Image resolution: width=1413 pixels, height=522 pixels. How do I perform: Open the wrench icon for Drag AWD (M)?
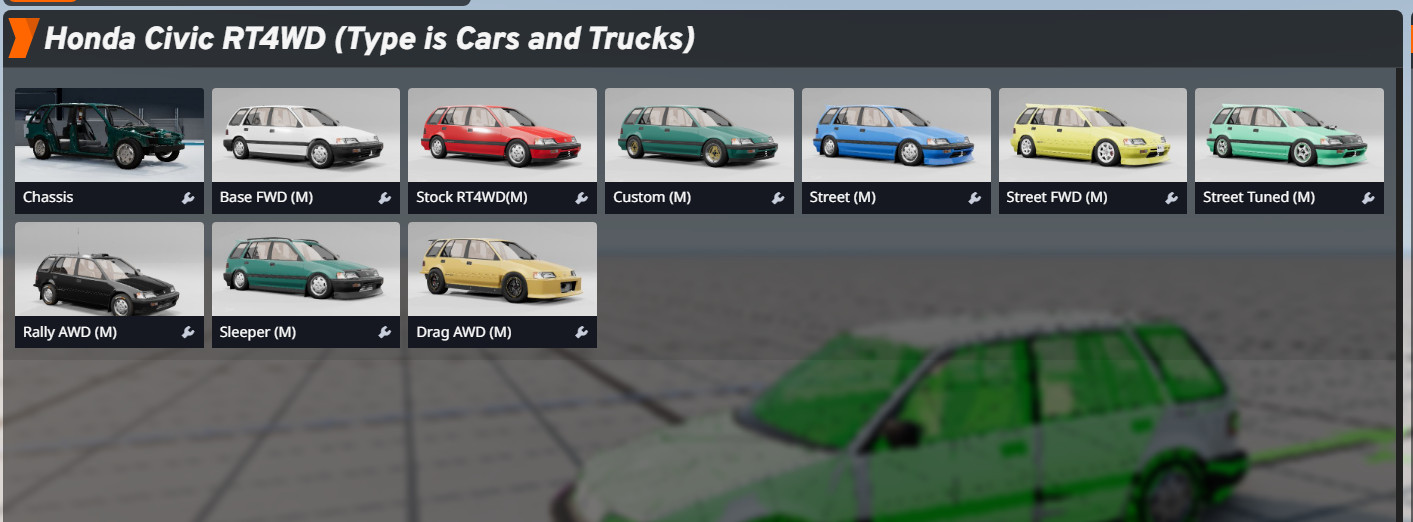click(x=582, y=332)
